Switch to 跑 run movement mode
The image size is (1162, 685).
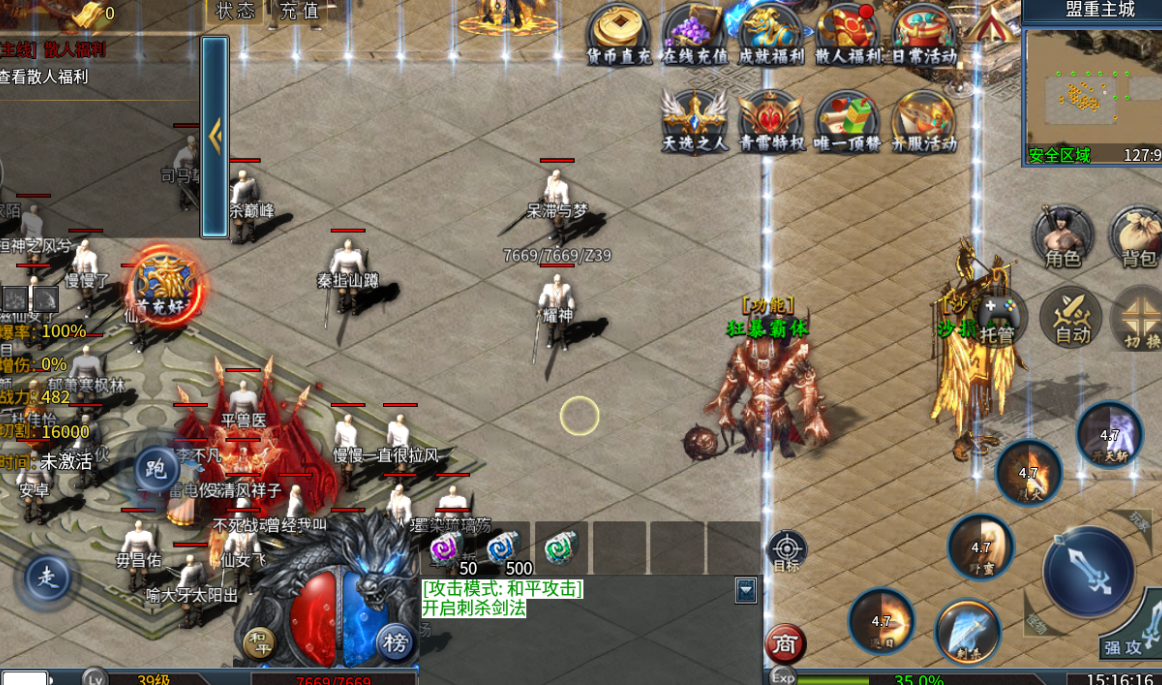(x=156, y=468)
